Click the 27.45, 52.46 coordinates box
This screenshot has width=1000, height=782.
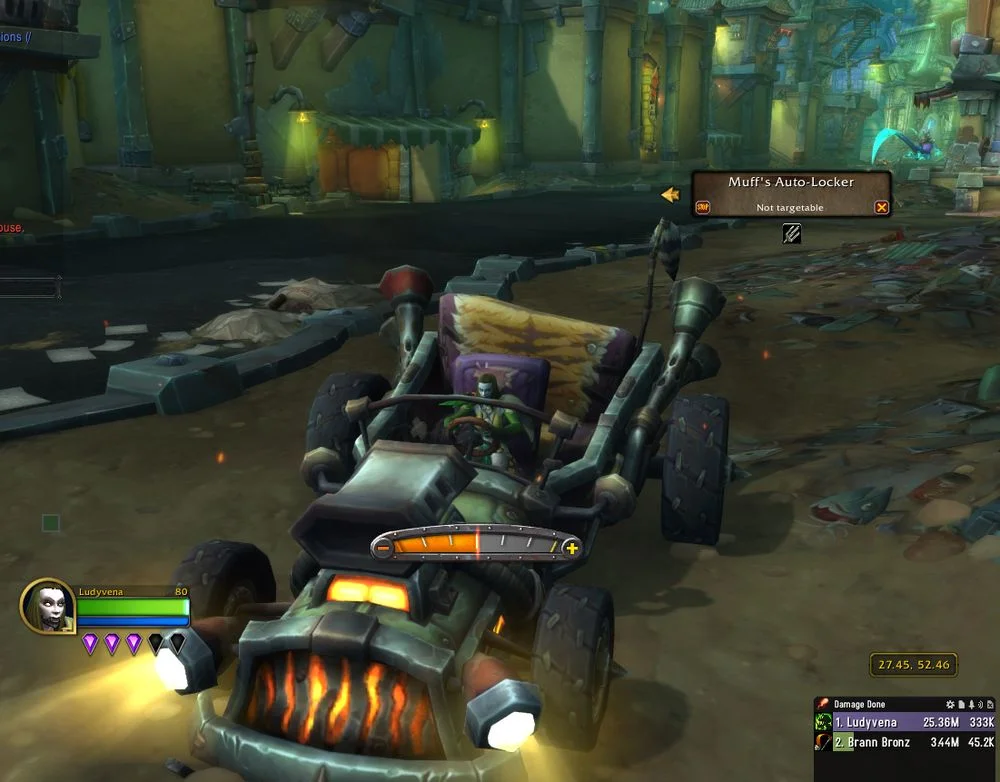[x=912, y=664]
